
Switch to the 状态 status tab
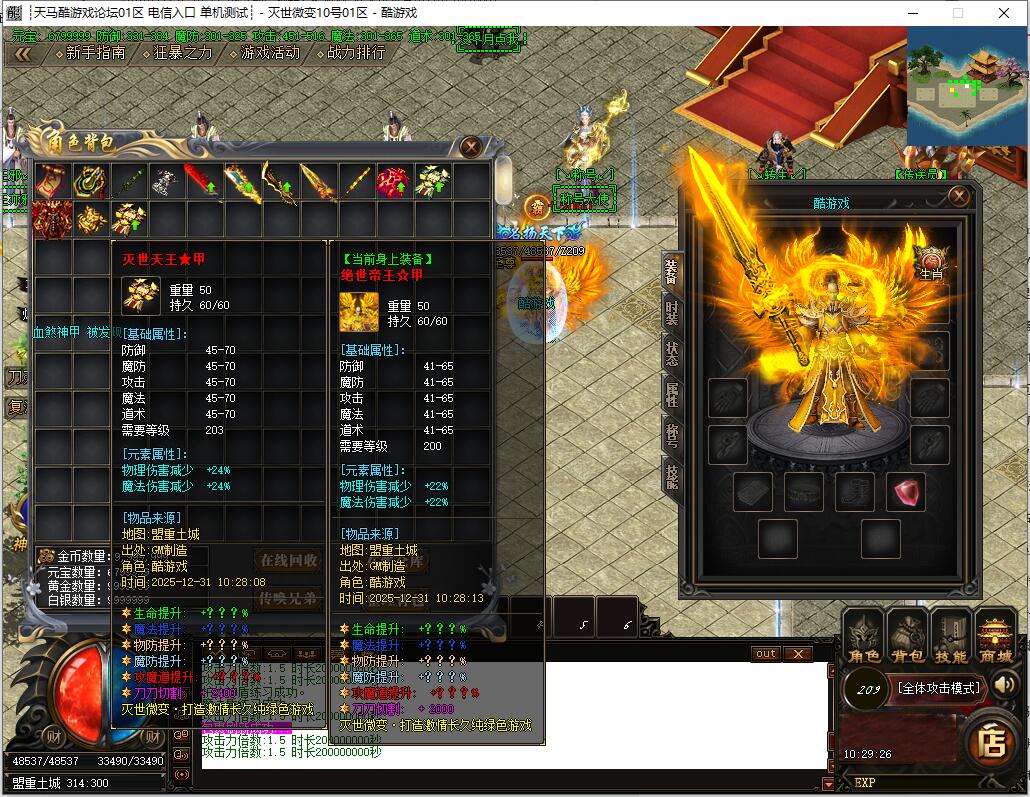click(x=671, y=354)
